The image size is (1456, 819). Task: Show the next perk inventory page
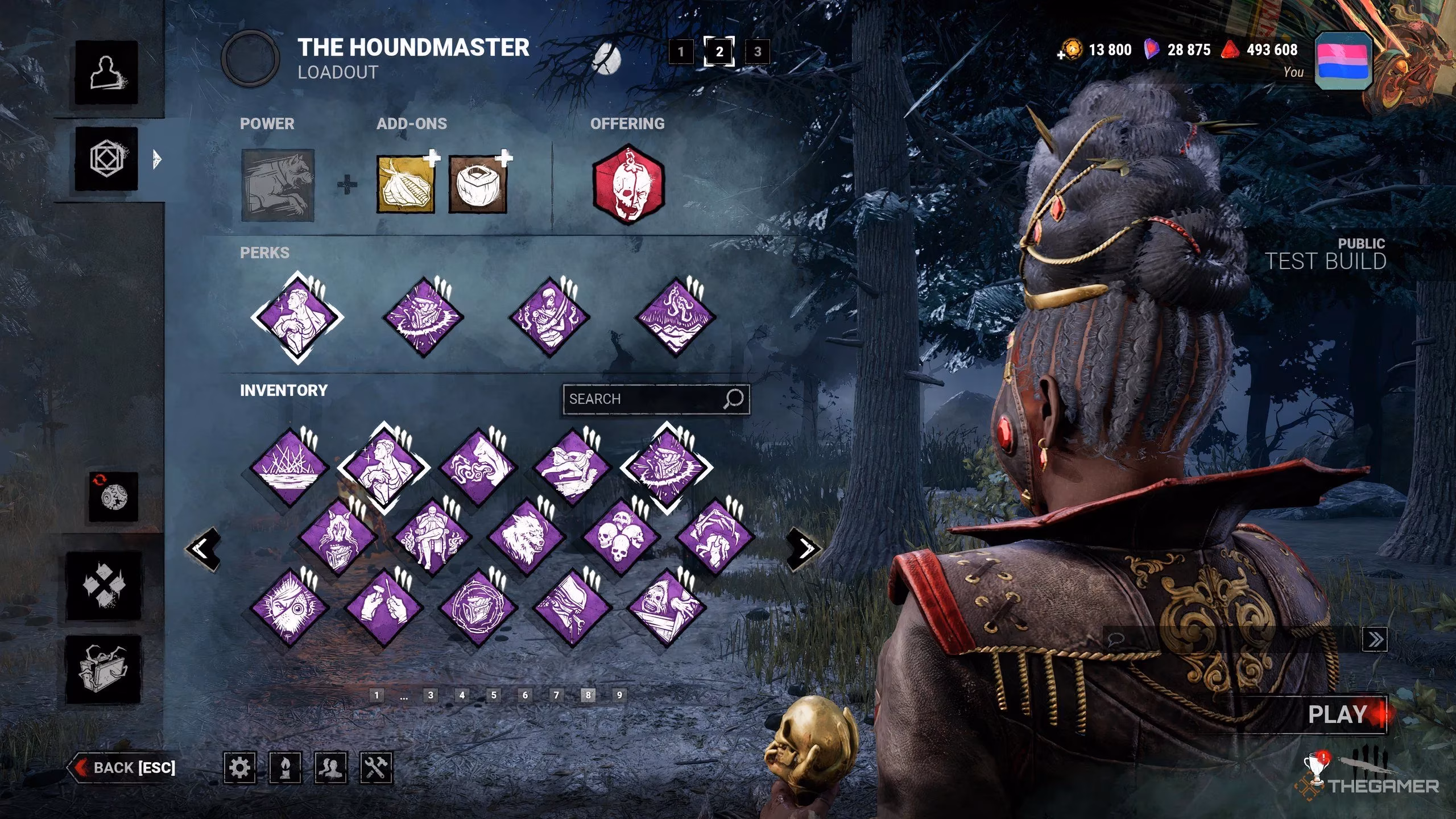click(805, 549)
